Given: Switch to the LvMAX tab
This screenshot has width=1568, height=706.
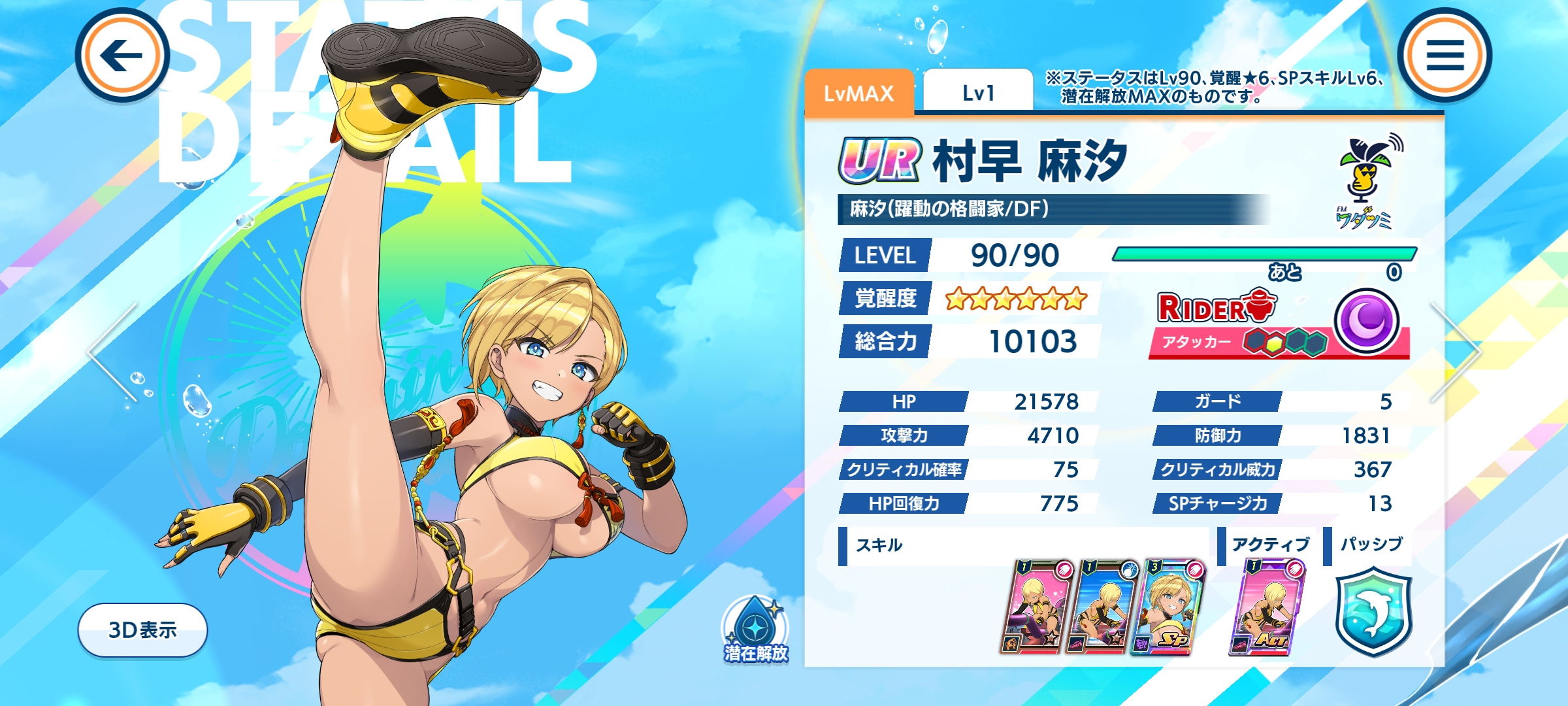Looking at the screenshot, I should (858, 93).
